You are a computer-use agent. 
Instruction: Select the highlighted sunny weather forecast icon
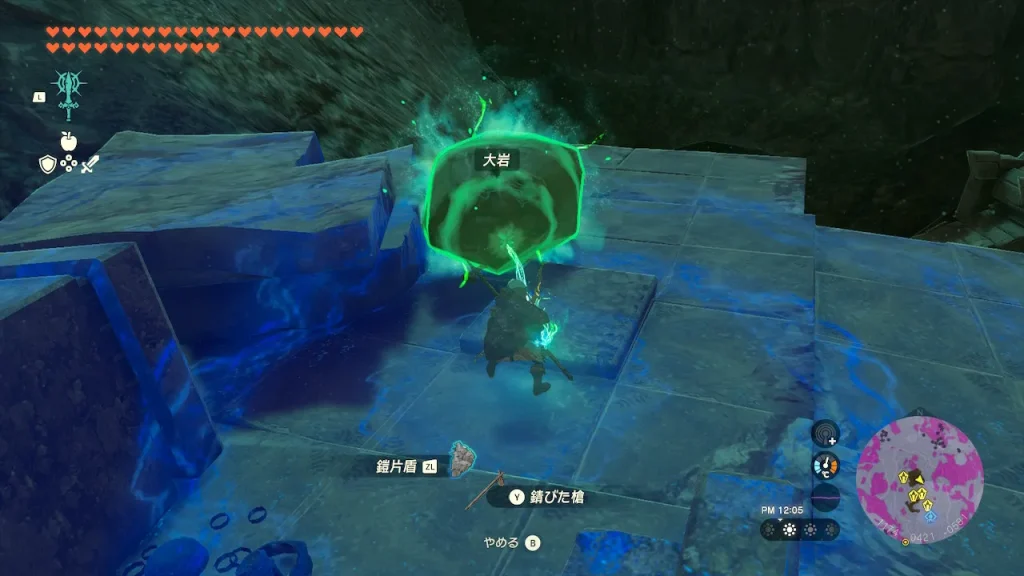point(790,530)
